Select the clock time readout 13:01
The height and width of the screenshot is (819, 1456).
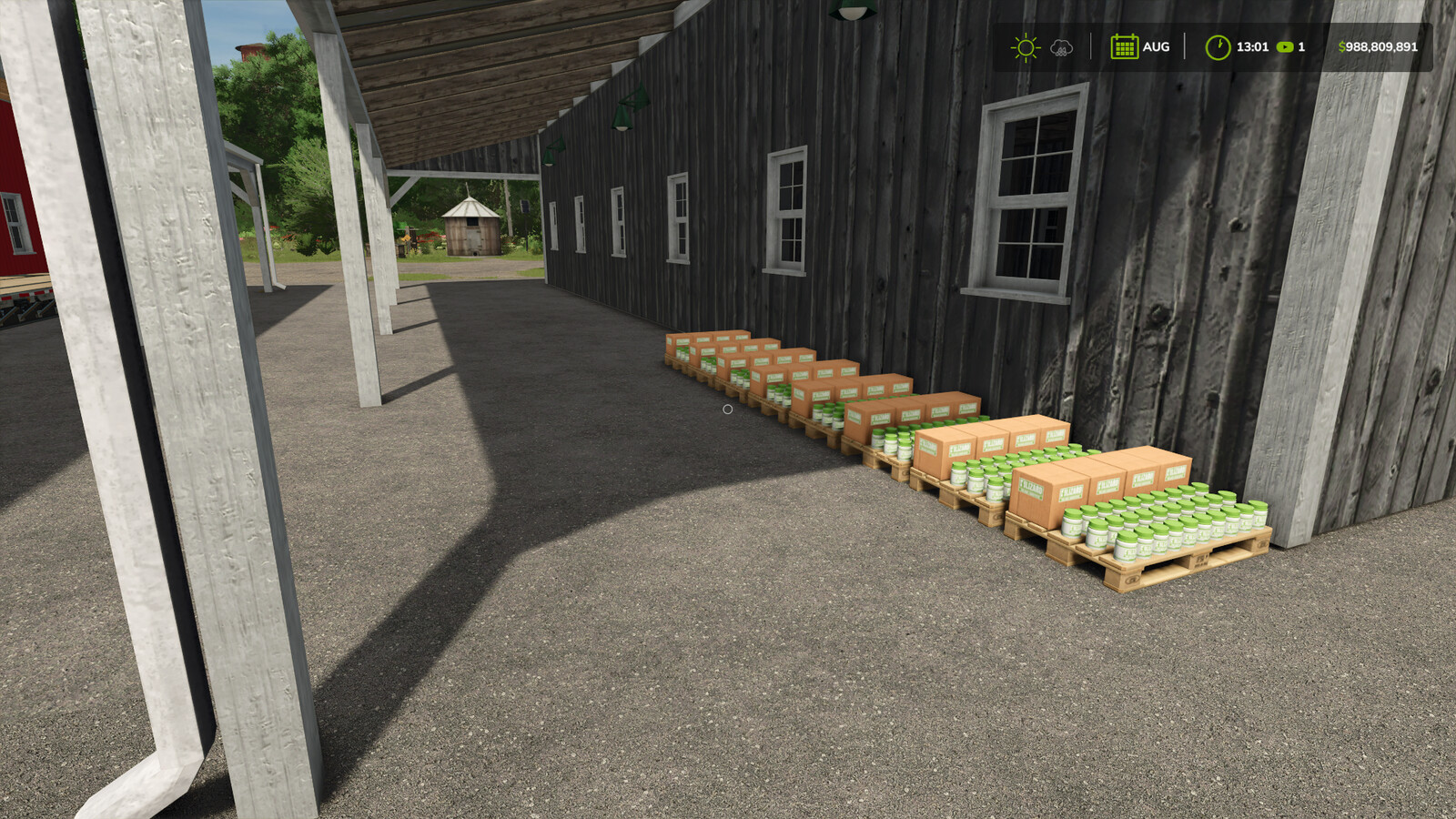pyautogui.click(x=1251, y=46)
